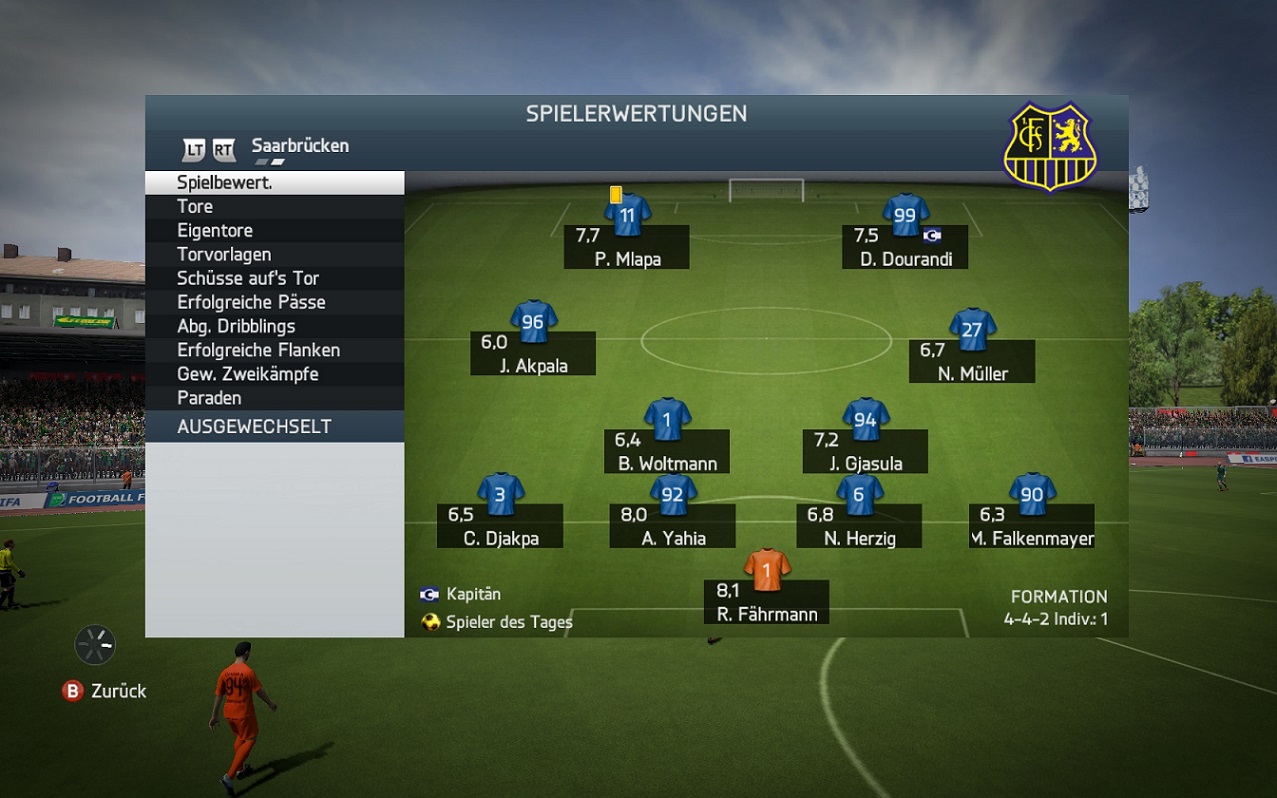The width and height of the screenshot is (1277, 798).
Task: Choose captain D. Dourandi's jersey
Action: 905,214
